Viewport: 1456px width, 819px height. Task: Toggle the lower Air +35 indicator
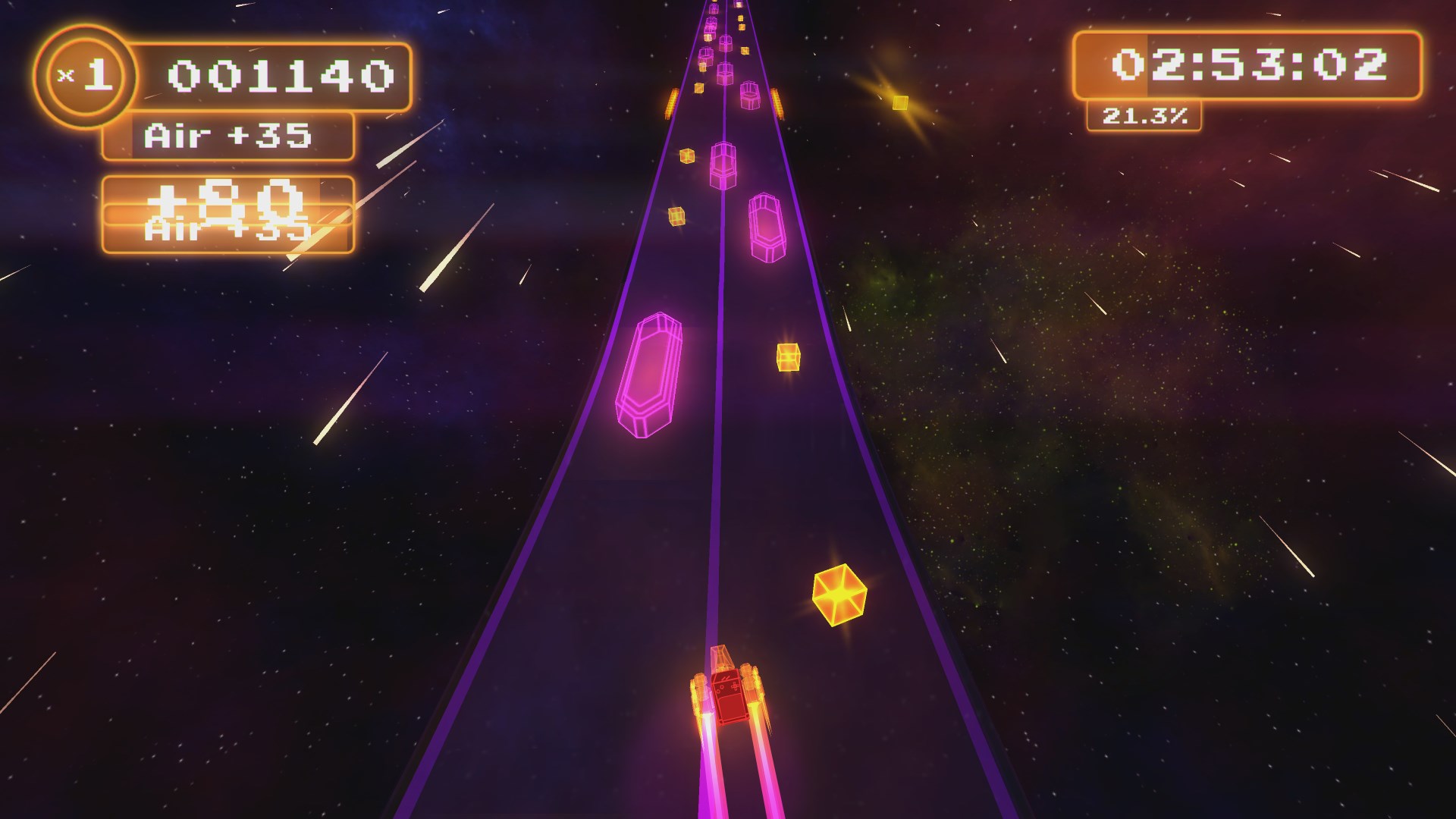[227, 227]
